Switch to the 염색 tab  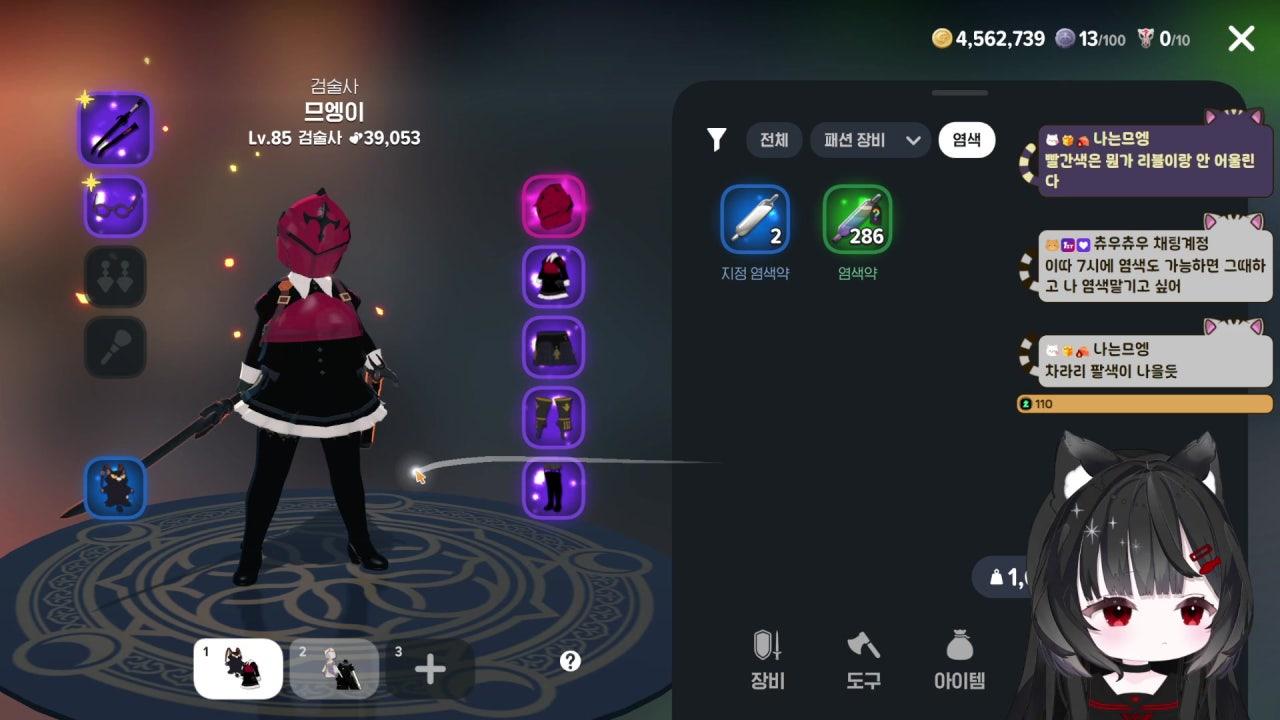tap(966, 140)
